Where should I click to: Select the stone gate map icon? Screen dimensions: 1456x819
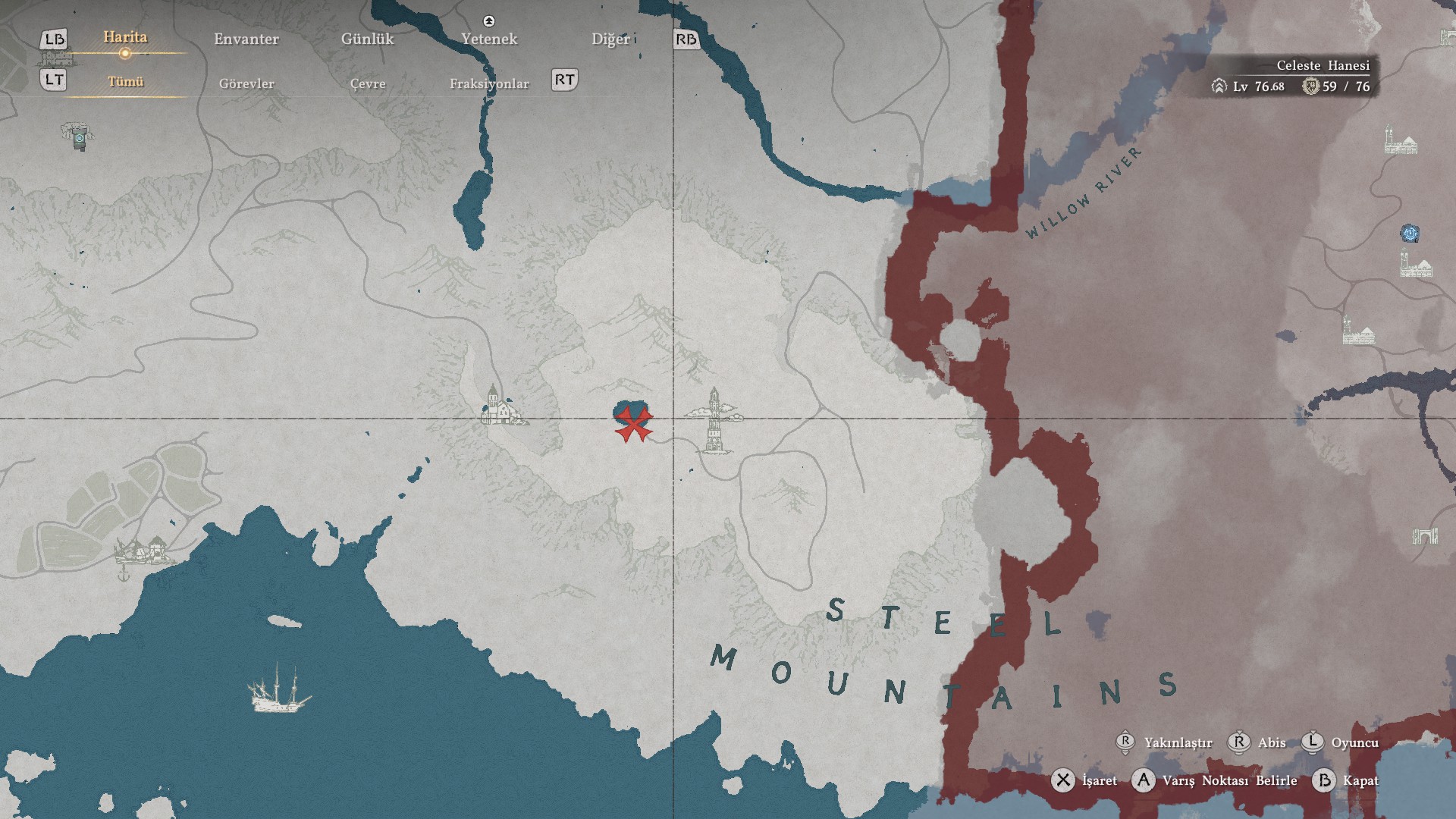pyautogui.click(x=1425, y=537)
